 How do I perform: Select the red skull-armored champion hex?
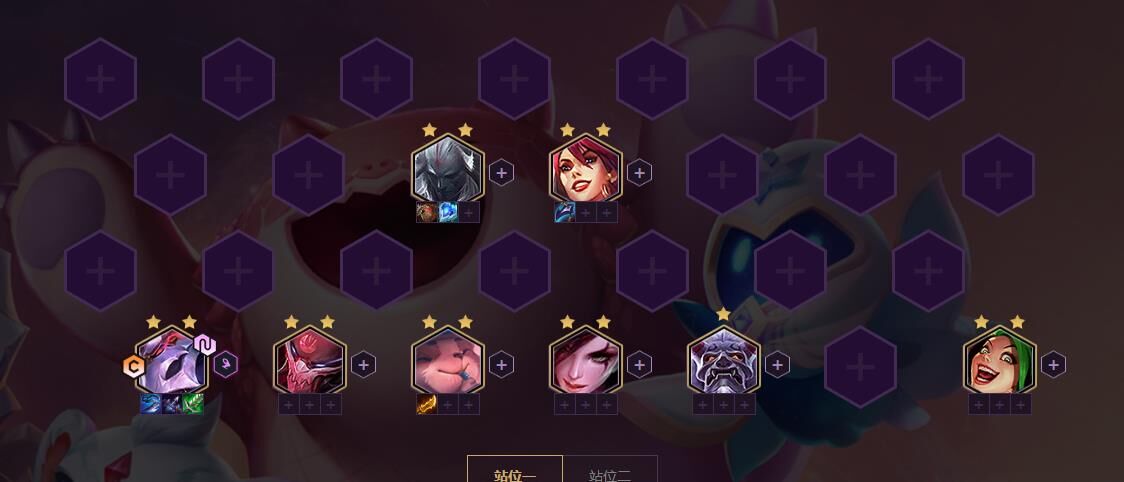click(x=310, y=364)
